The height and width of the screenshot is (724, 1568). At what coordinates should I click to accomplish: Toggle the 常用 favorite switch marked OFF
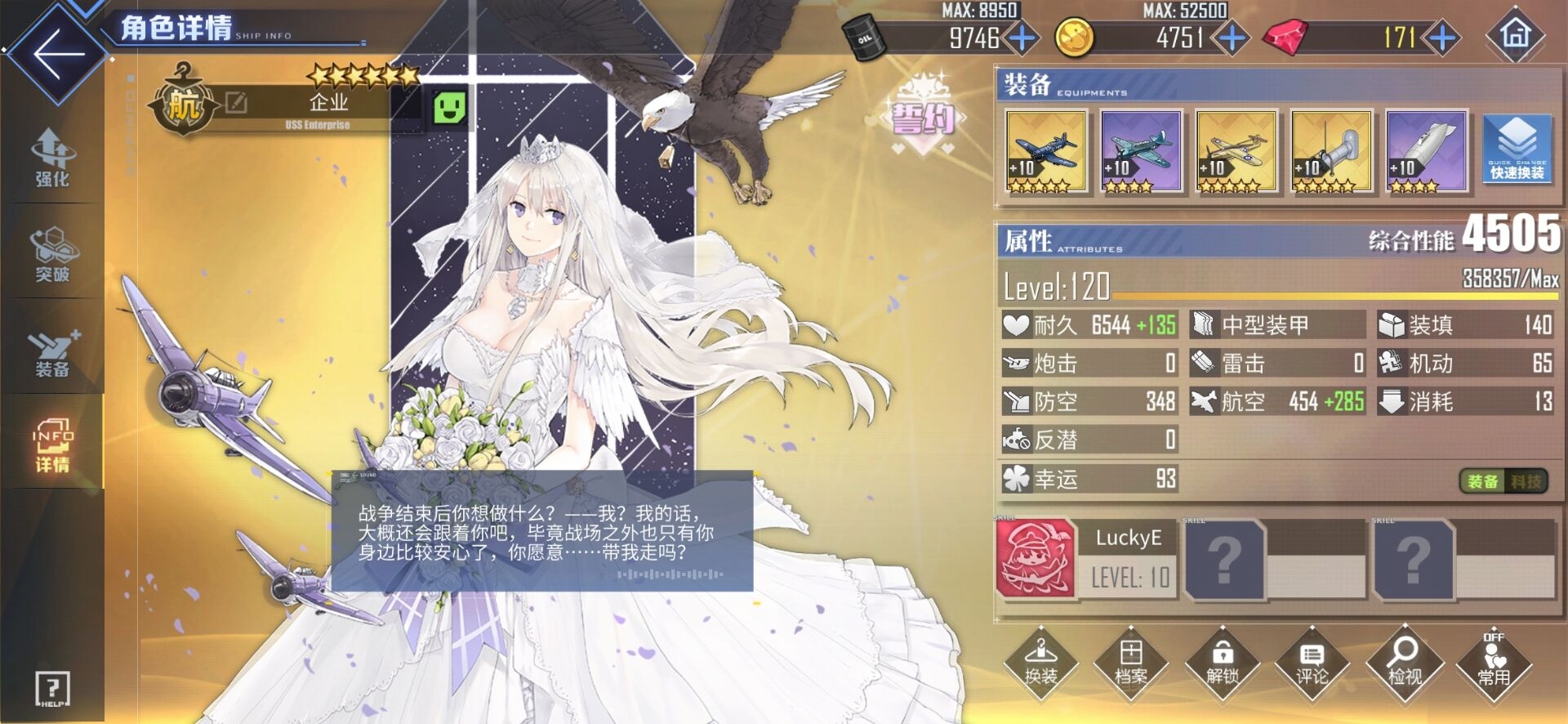click(x=1494, y=668)
